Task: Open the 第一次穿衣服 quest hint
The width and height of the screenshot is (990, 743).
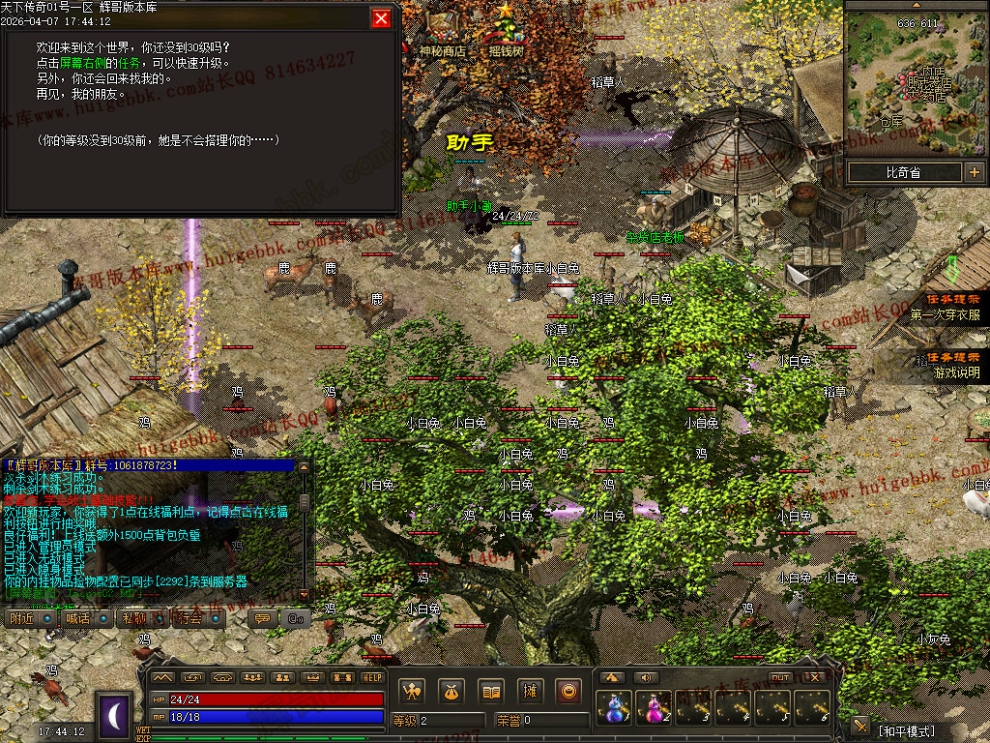Action: point(945,307)
